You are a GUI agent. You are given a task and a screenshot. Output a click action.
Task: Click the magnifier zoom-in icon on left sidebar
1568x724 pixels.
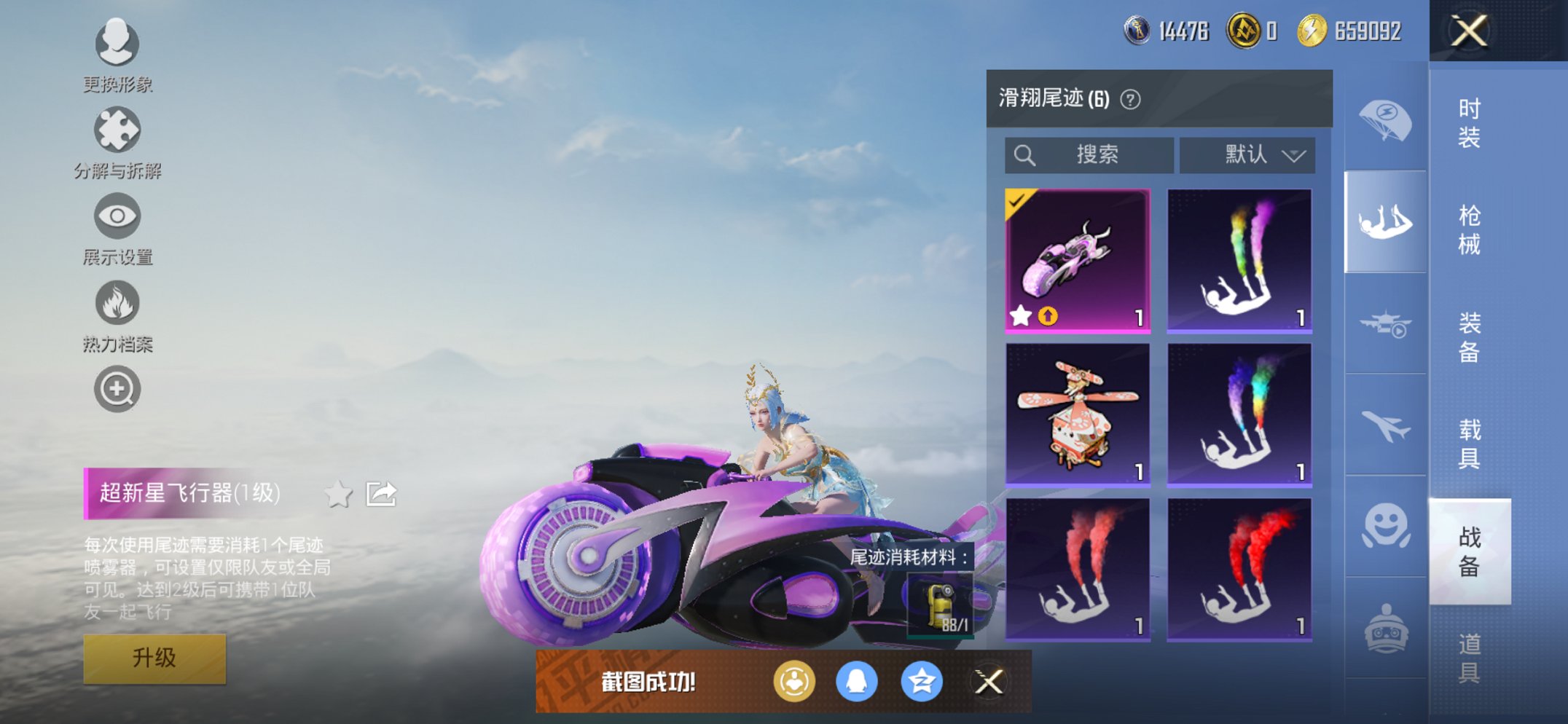pyautogui.click(x=117, y=388)
